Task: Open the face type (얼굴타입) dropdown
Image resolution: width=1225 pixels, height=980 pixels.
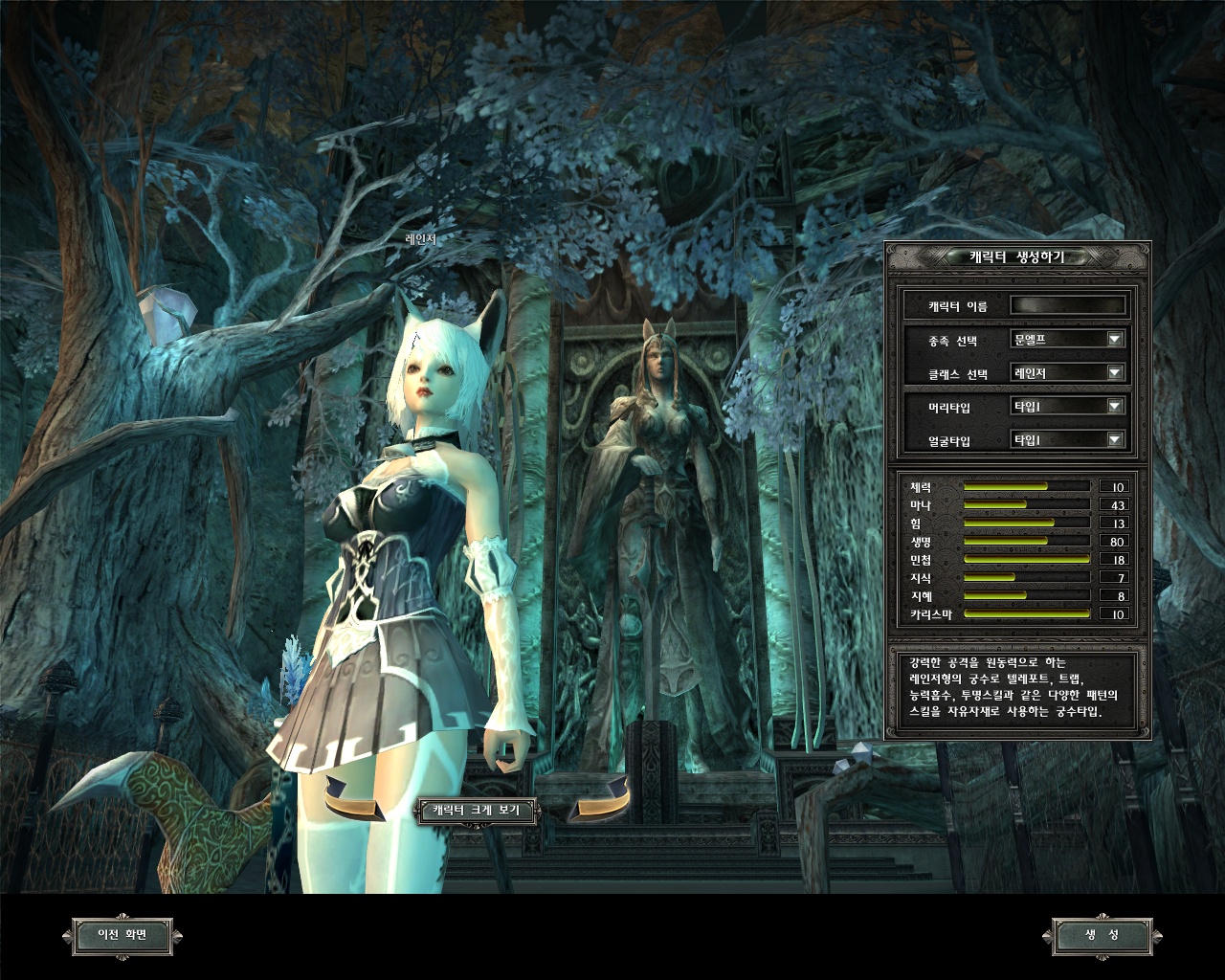Action: tap(1114, 439)
